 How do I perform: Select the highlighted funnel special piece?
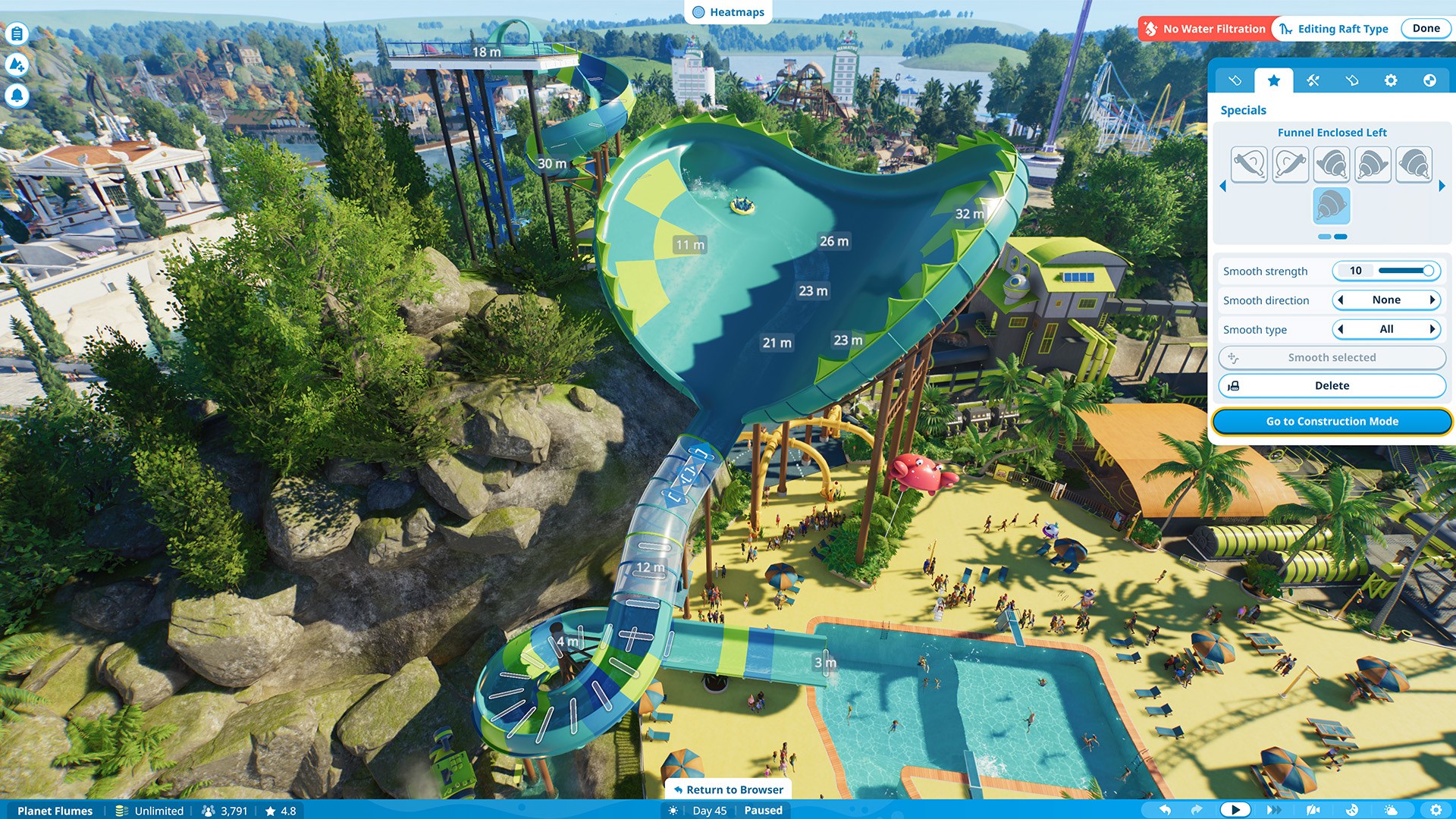pyautogui.click(x=1331, y=206)
